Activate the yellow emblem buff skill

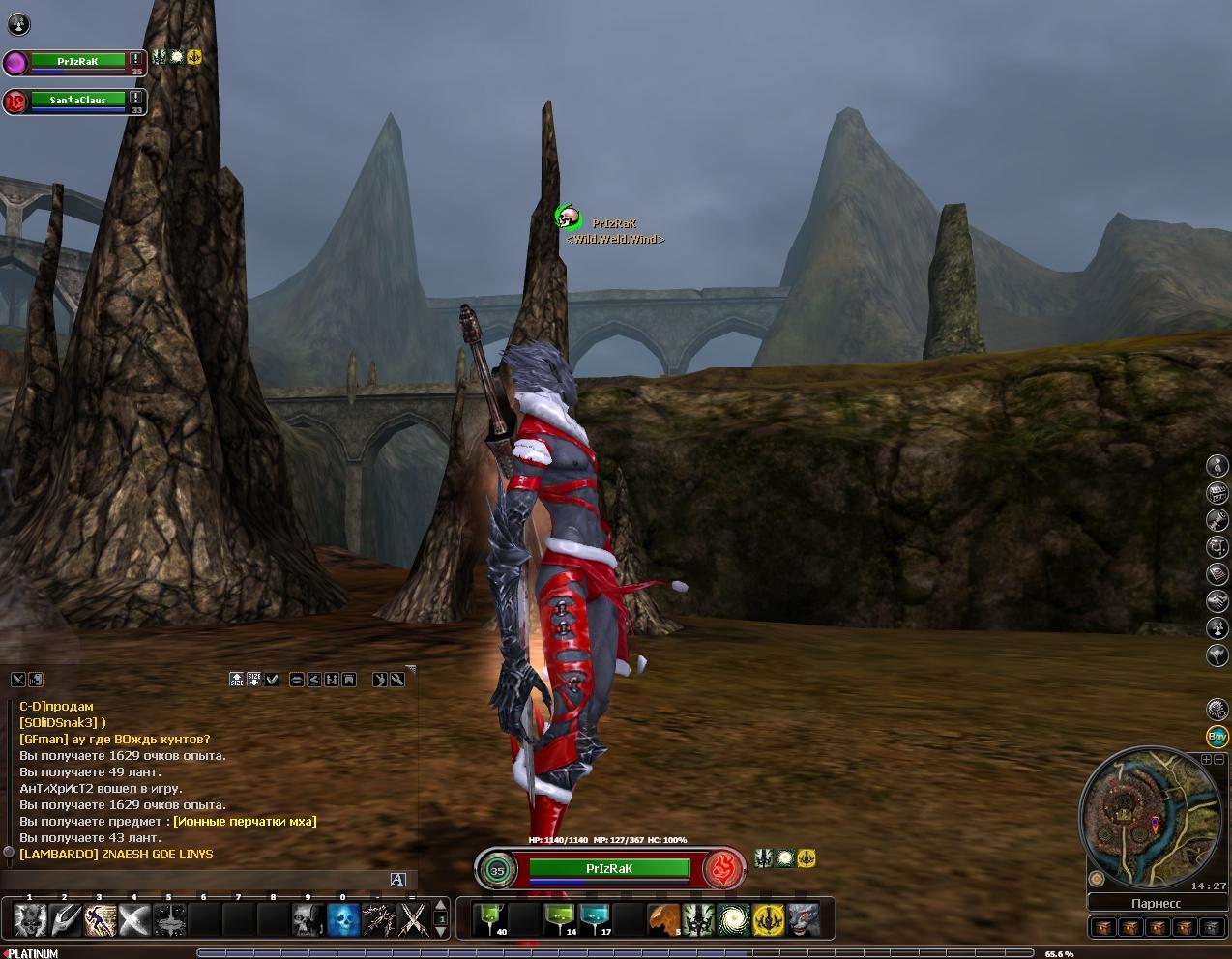pos(768,919)
